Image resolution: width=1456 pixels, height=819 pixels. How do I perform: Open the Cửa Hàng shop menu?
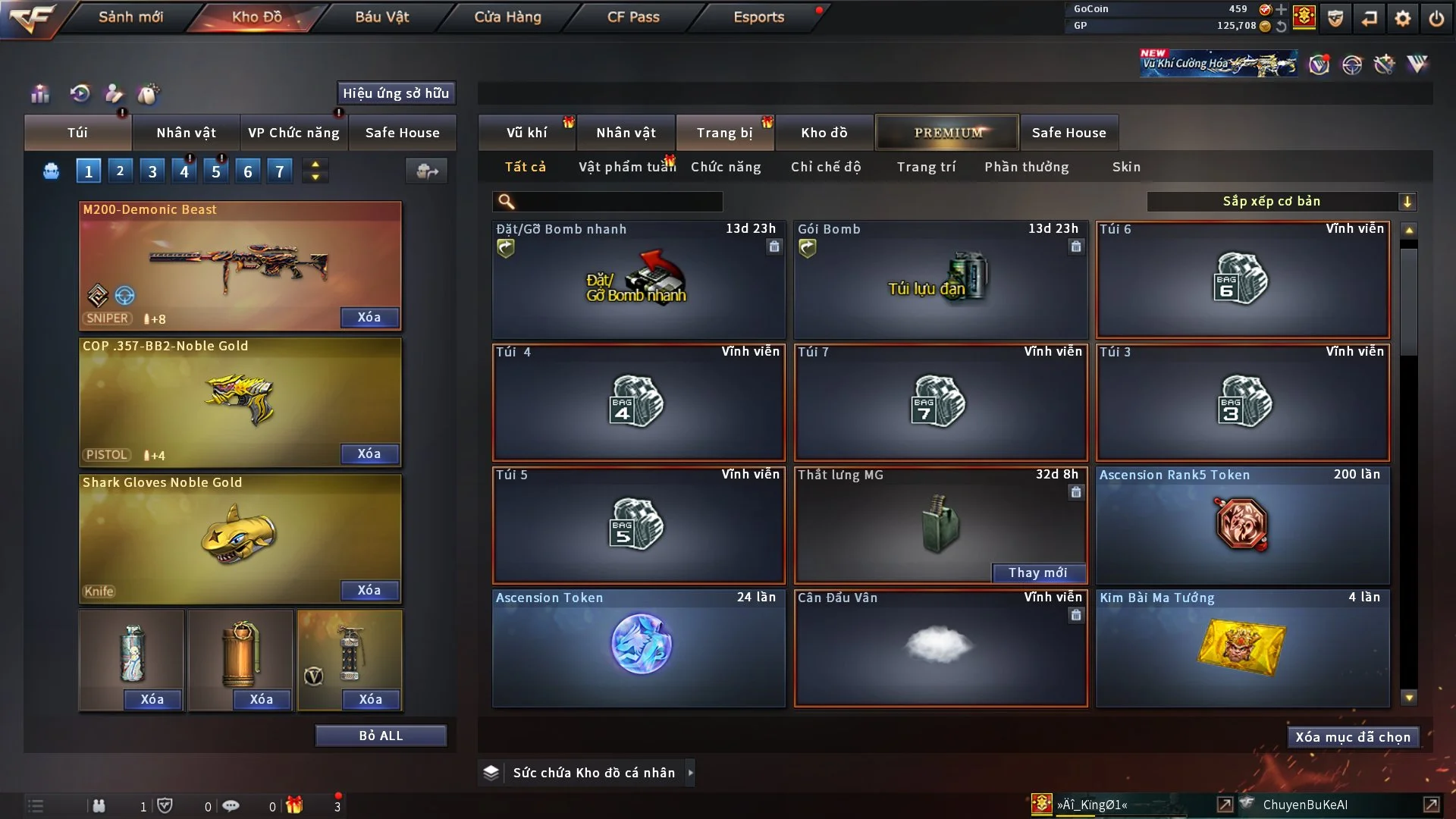coord(507,17)
